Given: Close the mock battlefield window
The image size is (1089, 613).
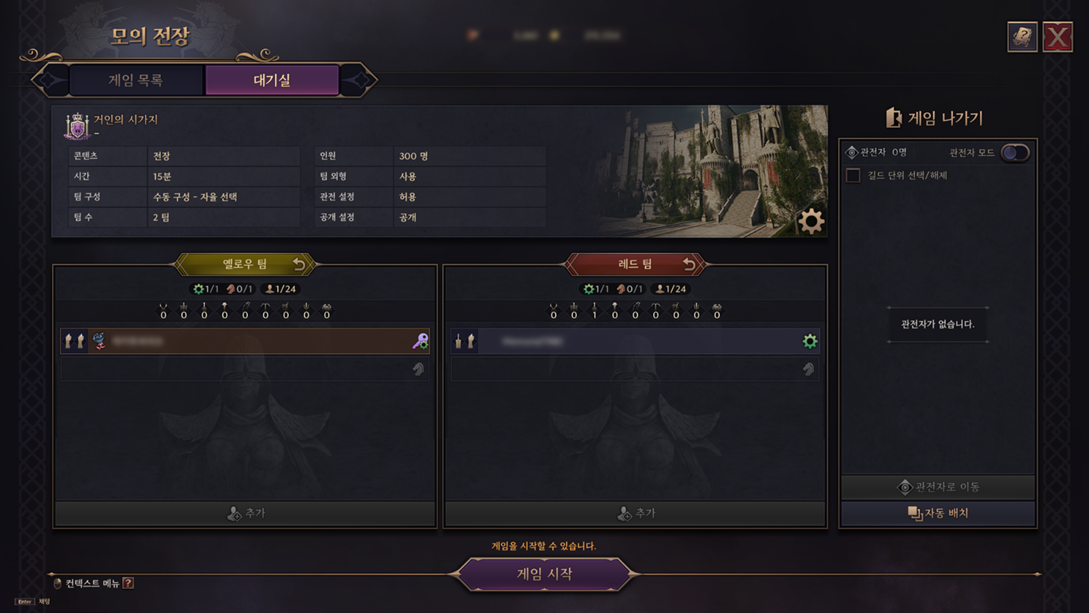Looking at the screenshot, I should click(x=1057, y=37).
